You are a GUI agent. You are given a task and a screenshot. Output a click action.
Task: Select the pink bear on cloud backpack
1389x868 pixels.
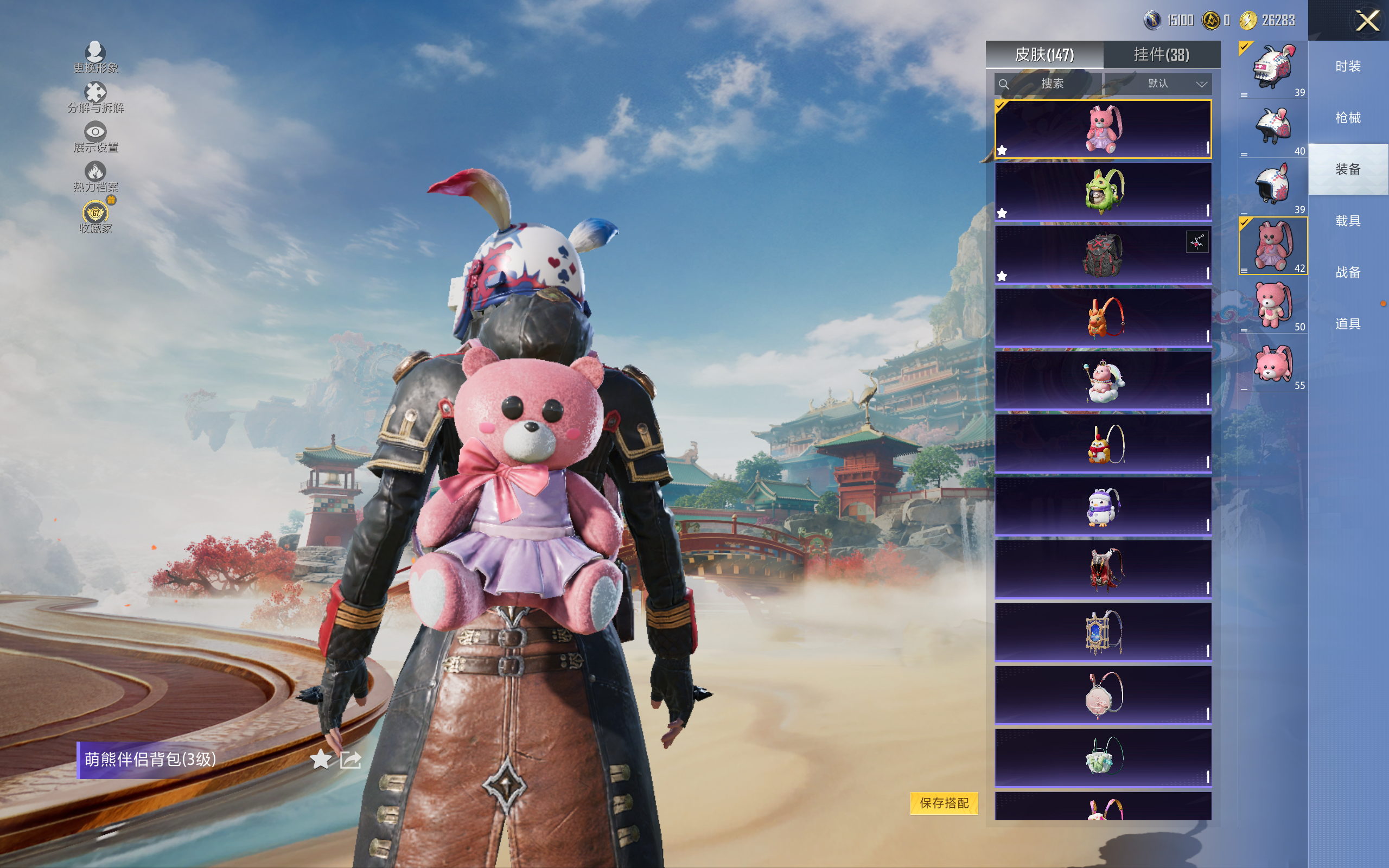tap(1103, 381)
